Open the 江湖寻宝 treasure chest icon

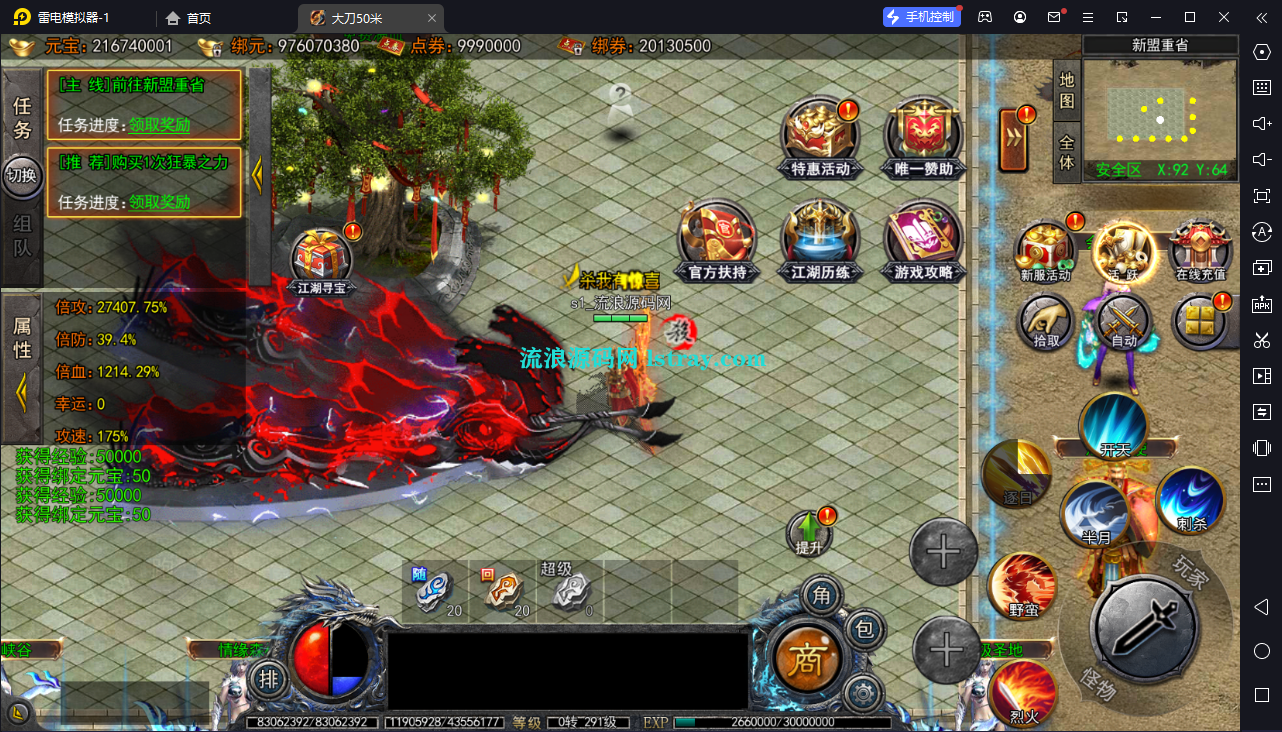pos(322,258)
